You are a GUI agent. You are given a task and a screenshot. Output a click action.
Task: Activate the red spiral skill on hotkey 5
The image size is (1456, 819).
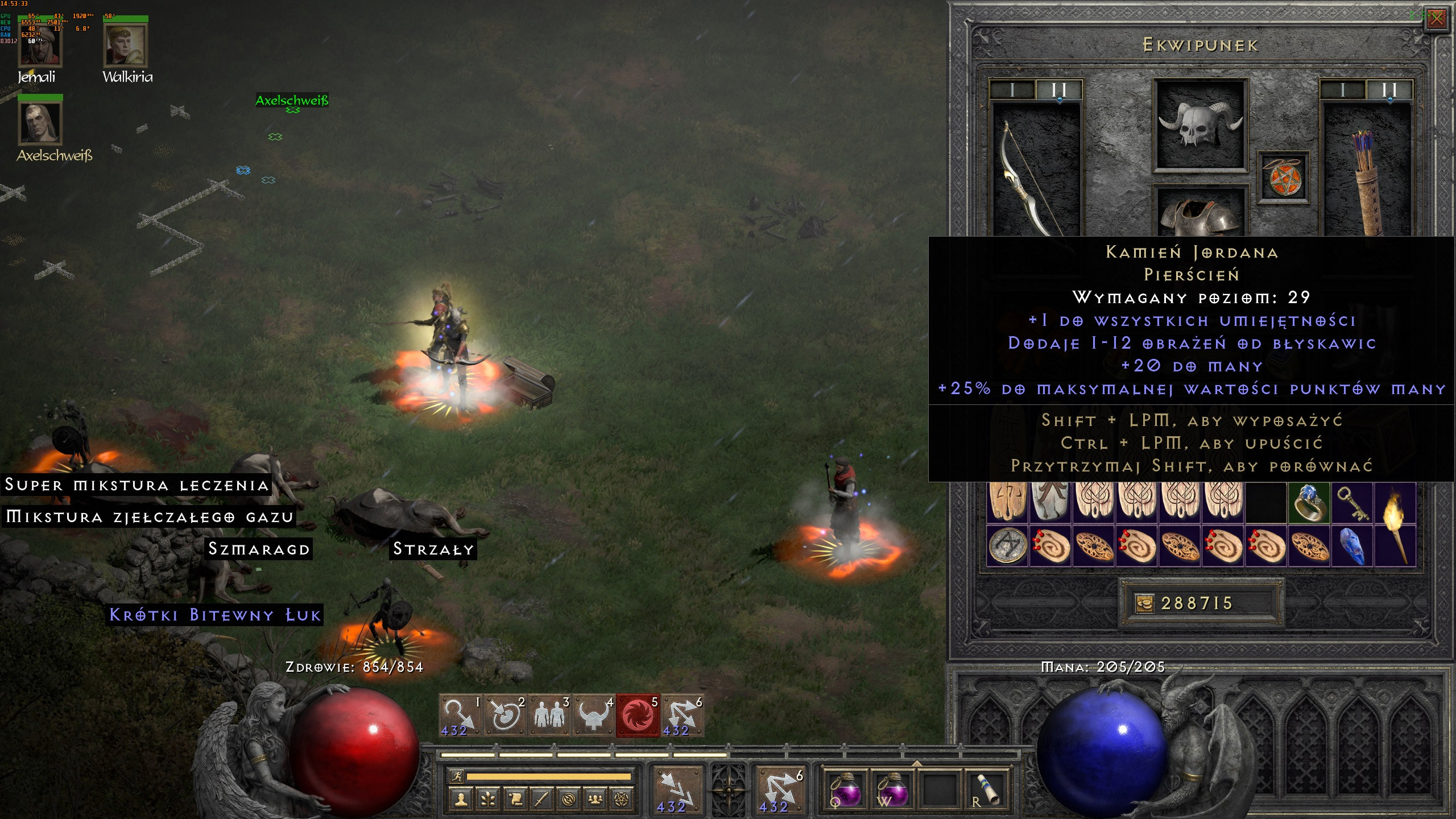638,716
